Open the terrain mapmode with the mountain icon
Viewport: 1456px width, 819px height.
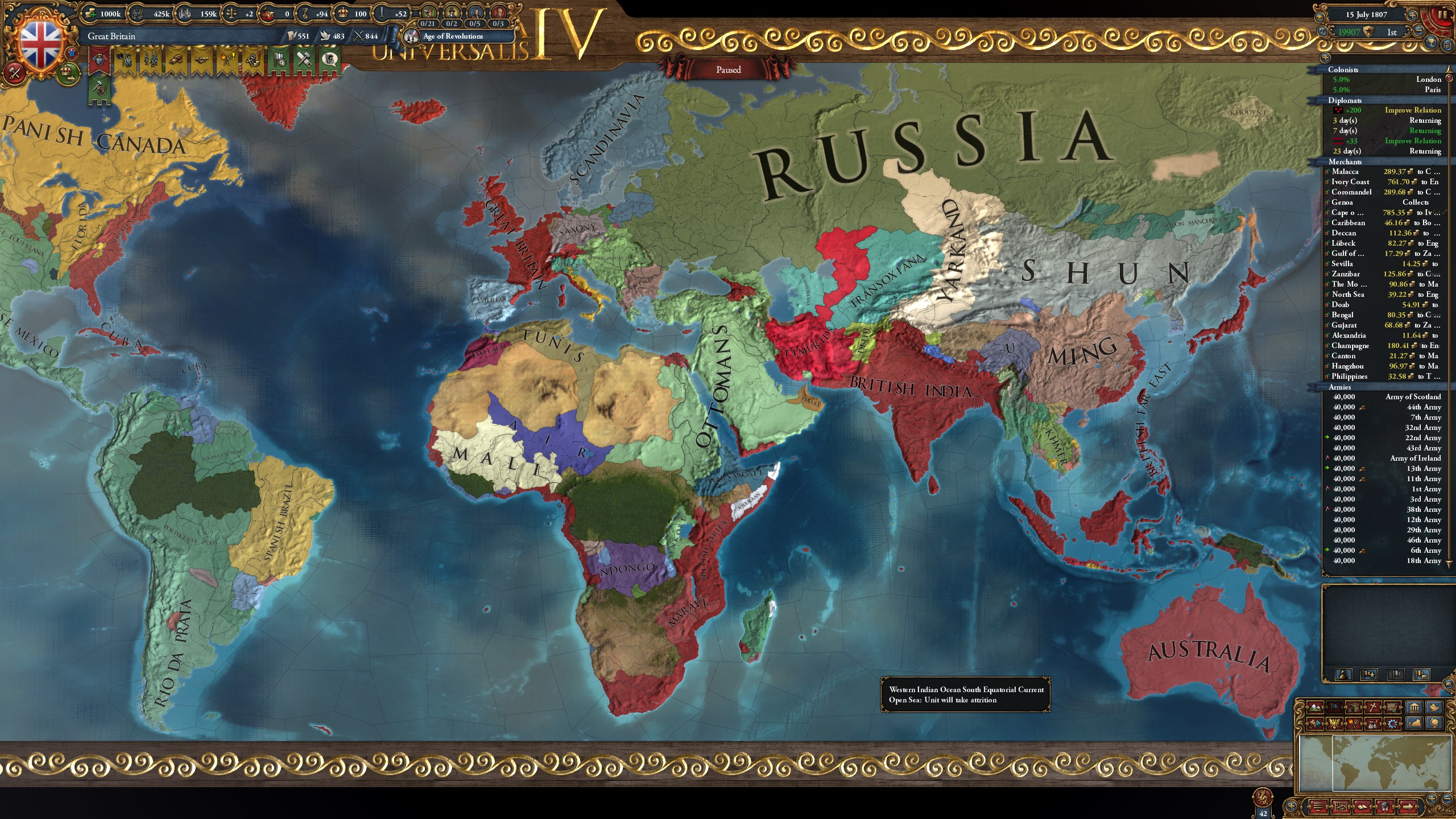click(x=1315, y=707)
